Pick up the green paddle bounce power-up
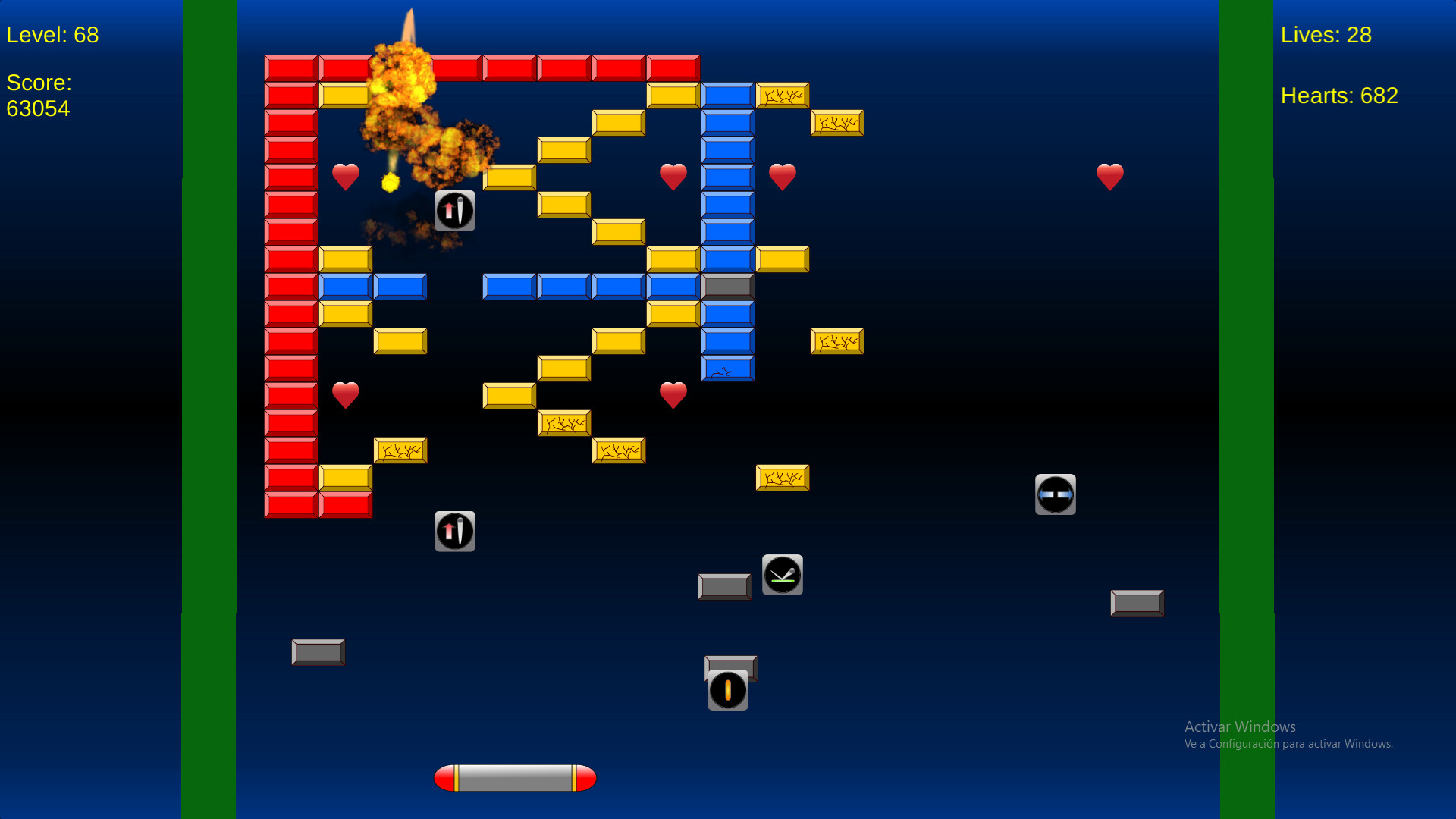 point(783,575)
